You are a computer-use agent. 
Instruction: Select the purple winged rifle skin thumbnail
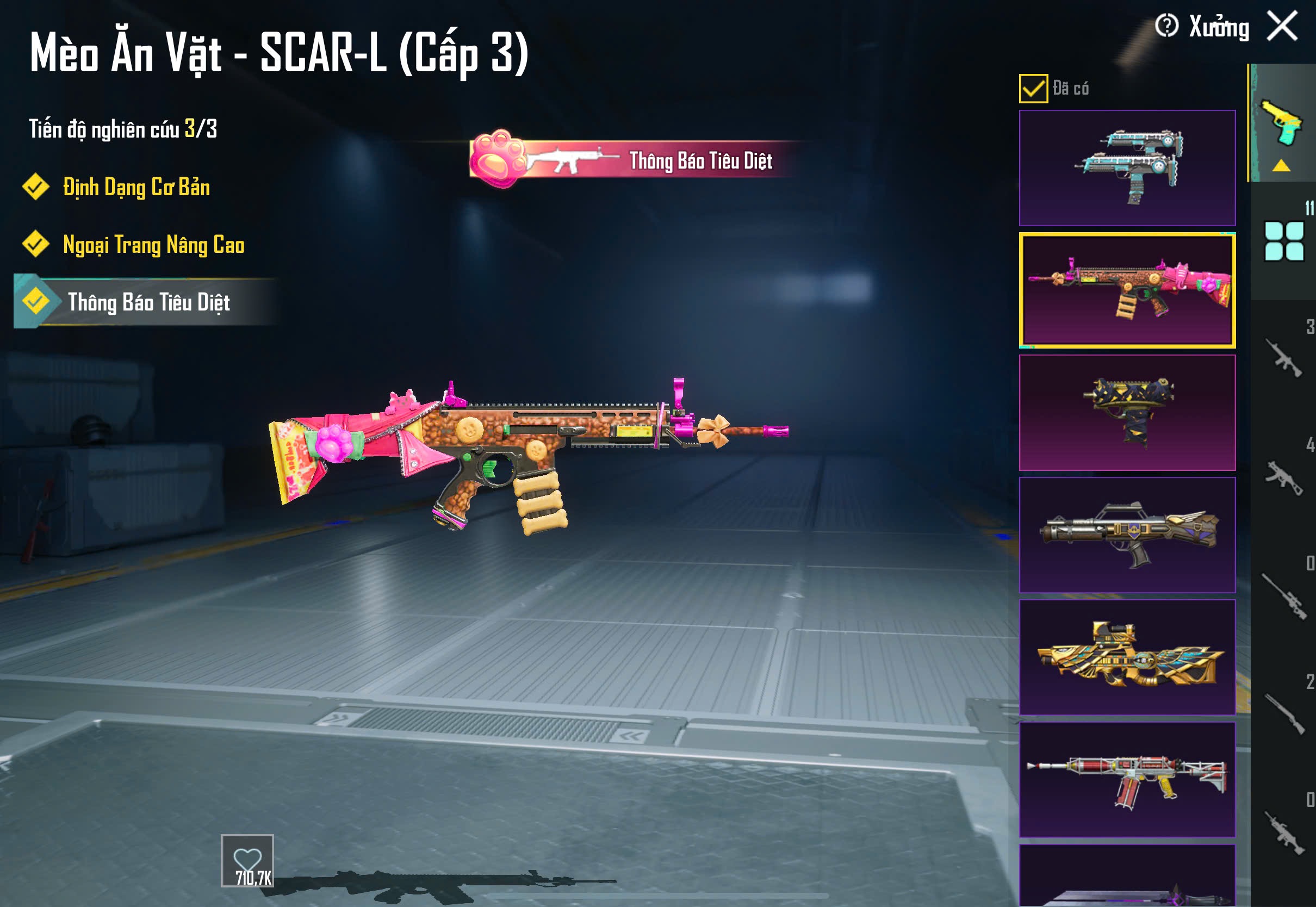[x=1127, y=535]
